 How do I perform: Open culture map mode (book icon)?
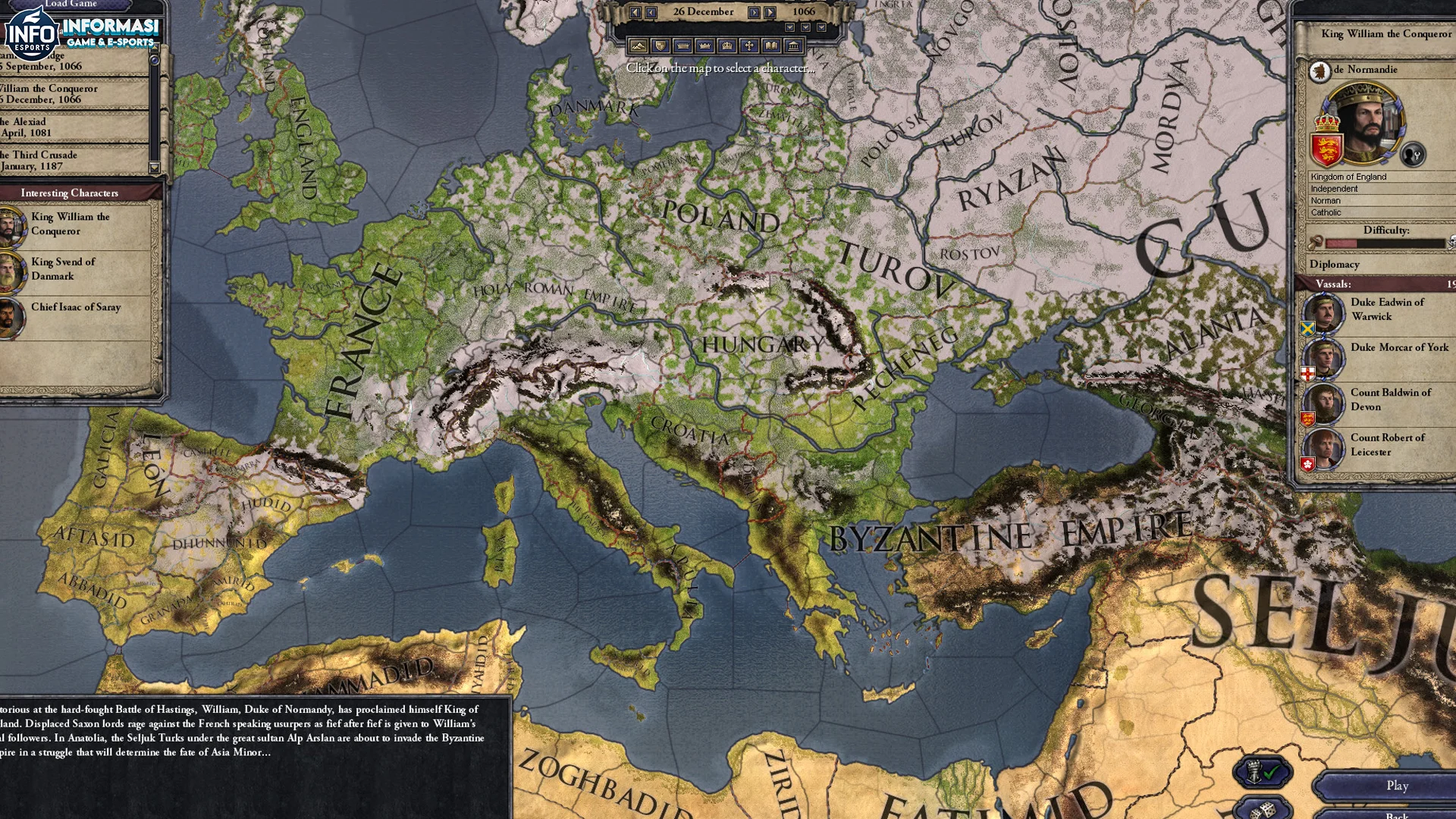770,45
